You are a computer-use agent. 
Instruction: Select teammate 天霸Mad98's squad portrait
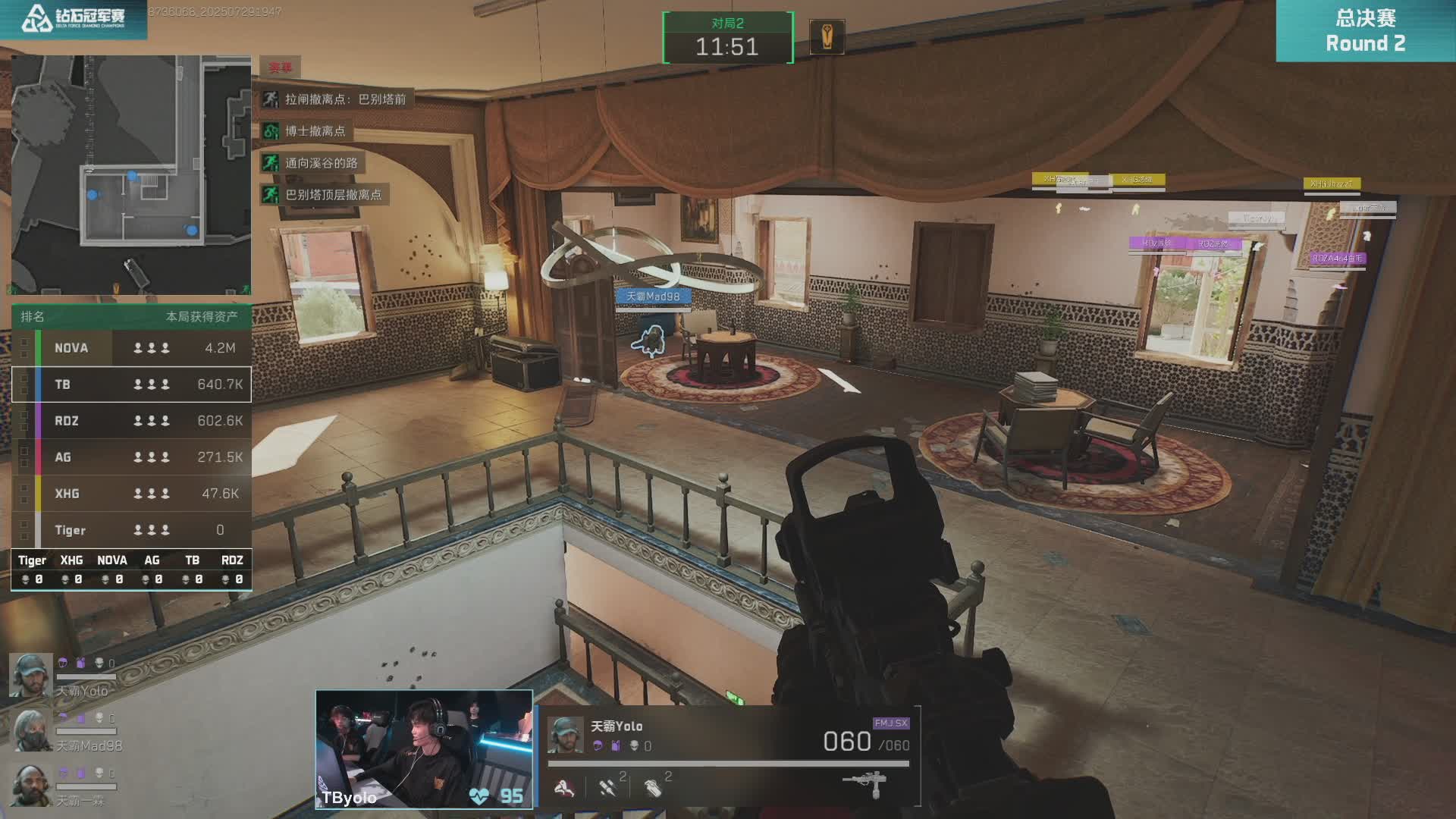tap(30, 730)
